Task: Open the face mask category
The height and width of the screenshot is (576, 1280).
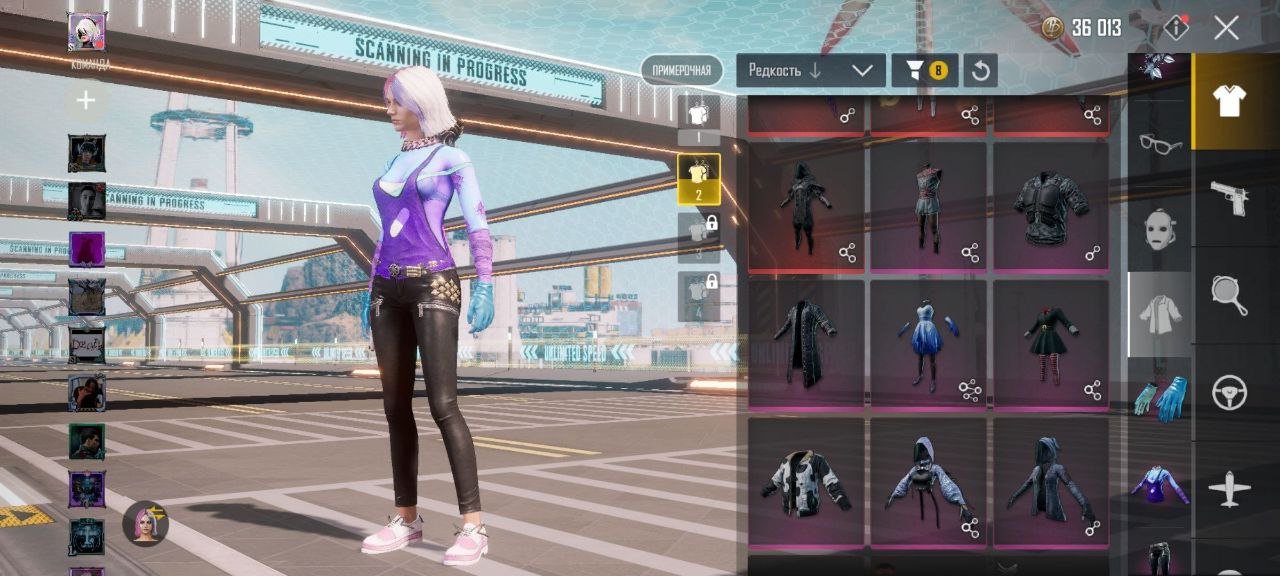Action: coord(1160,228)
